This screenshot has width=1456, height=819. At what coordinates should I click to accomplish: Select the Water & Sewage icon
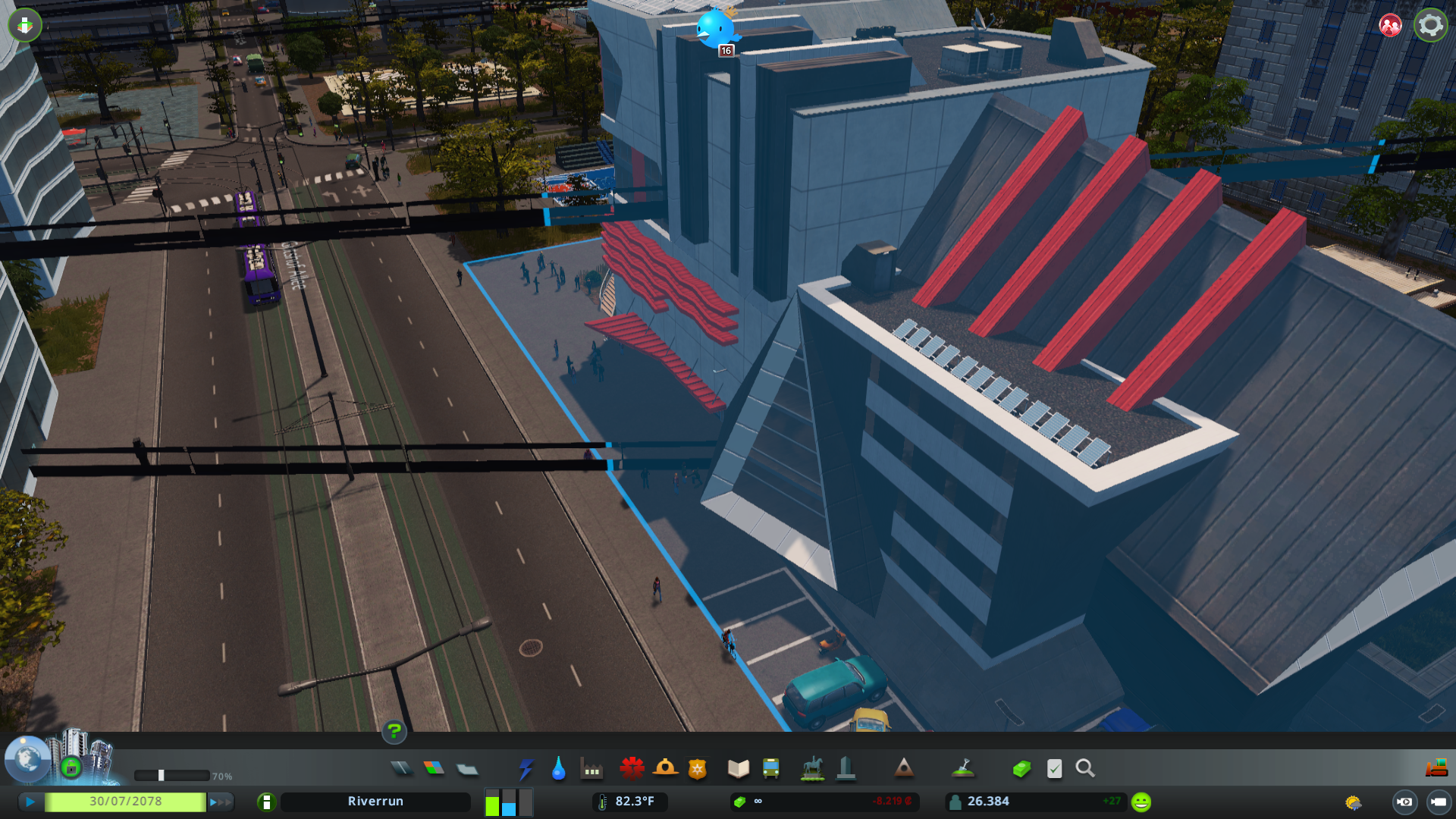point(557,768)
